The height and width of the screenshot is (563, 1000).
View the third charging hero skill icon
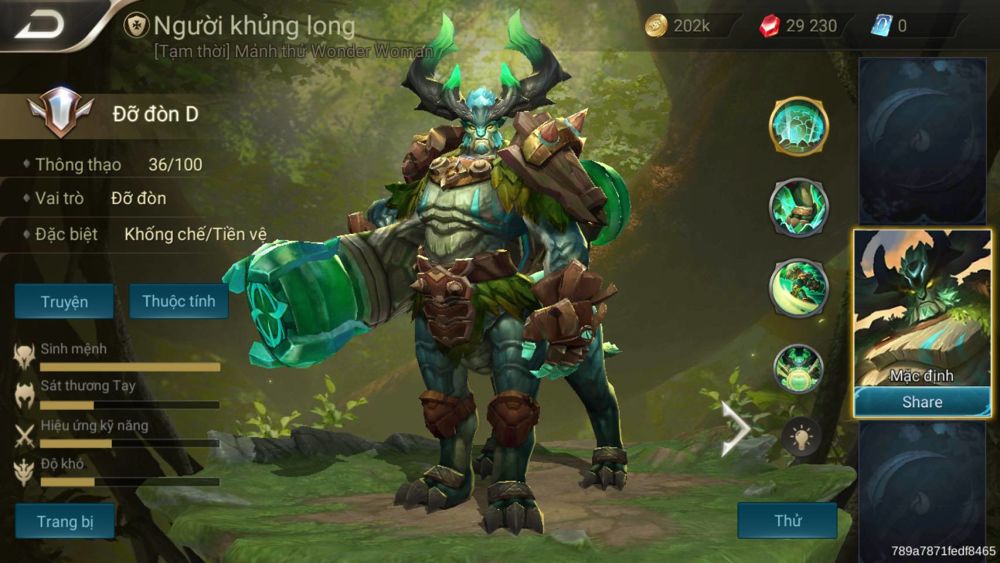(x=798, y=287)
